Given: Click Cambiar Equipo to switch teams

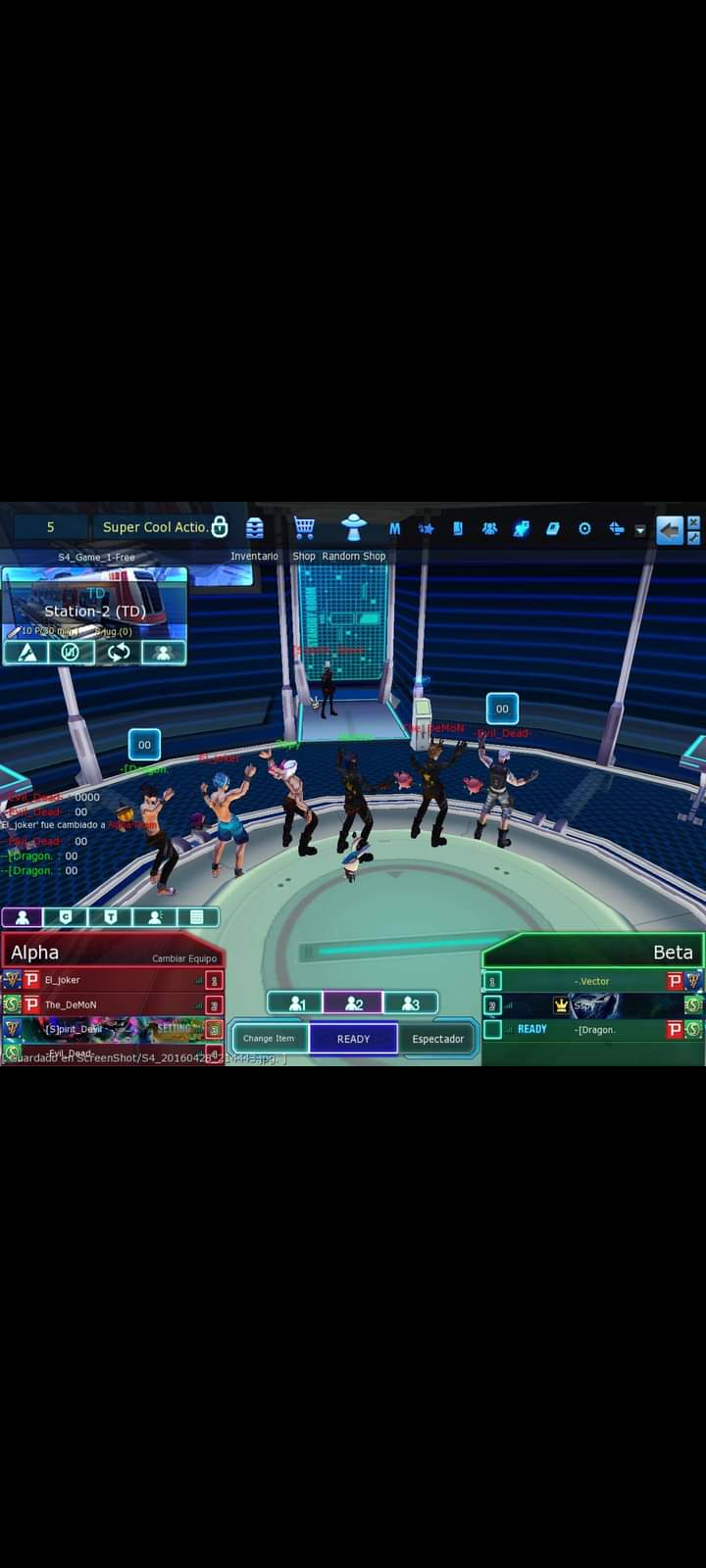Looking at the screenshot, I should [184, 958].
